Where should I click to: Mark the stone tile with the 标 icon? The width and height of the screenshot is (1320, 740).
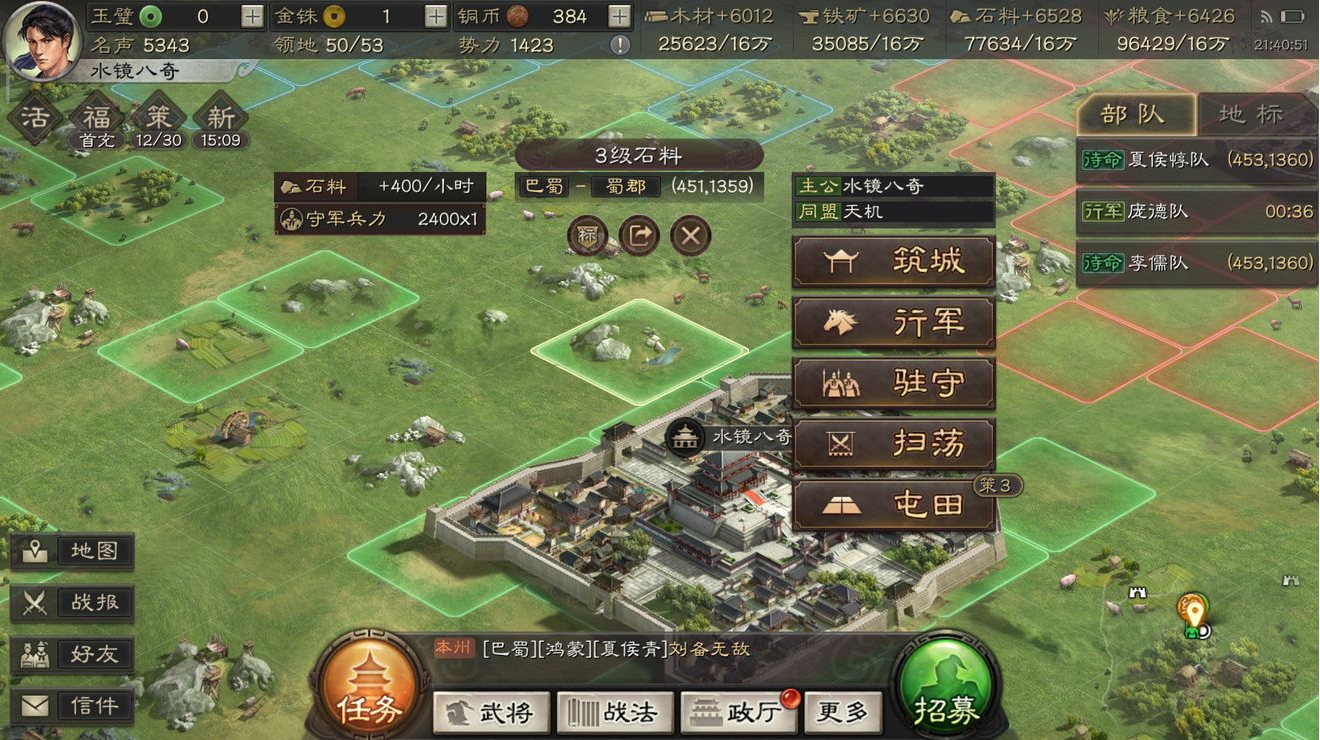click(587, 236)
